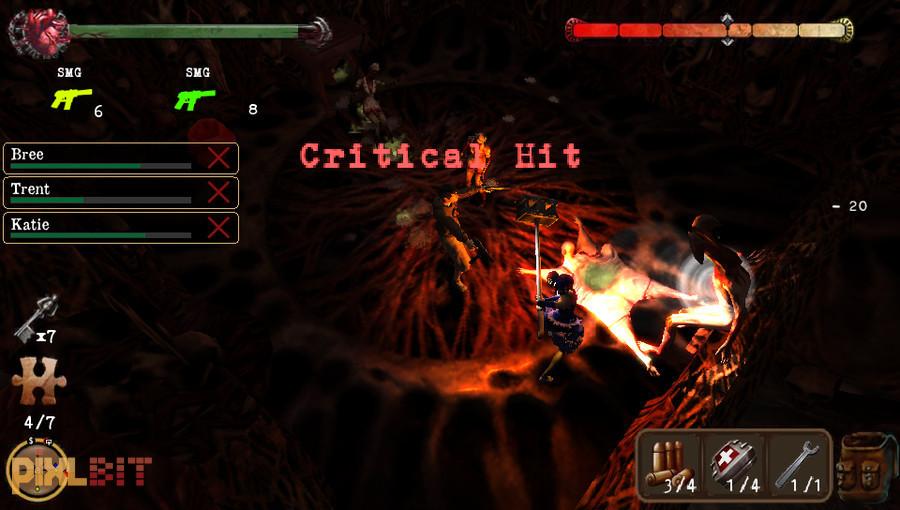Viewport: 900px width, 510px height.
Task: Open the puzzle piece collection
Action: point(35,382)
